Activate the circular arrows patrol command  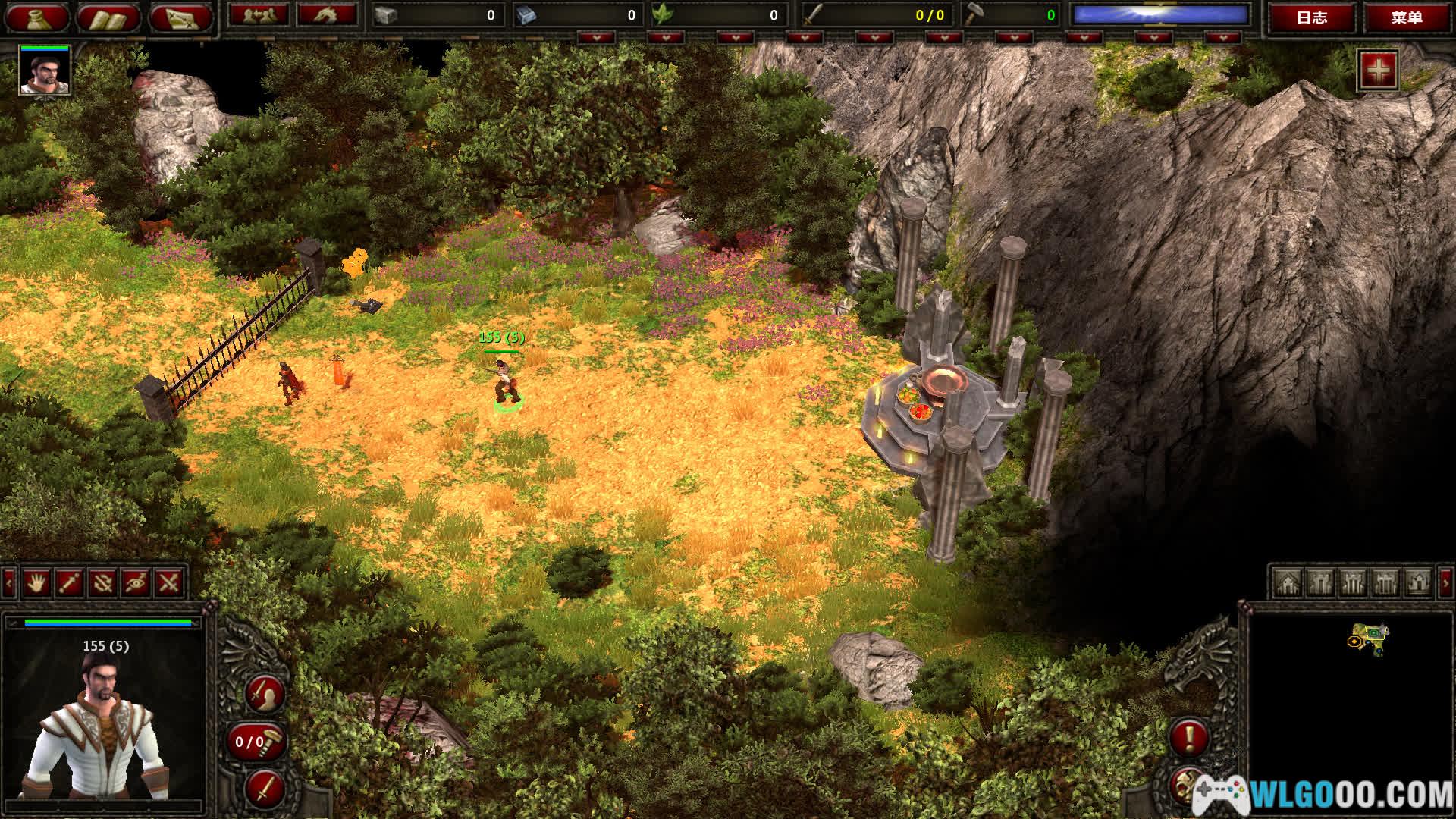tap(103, 582)
